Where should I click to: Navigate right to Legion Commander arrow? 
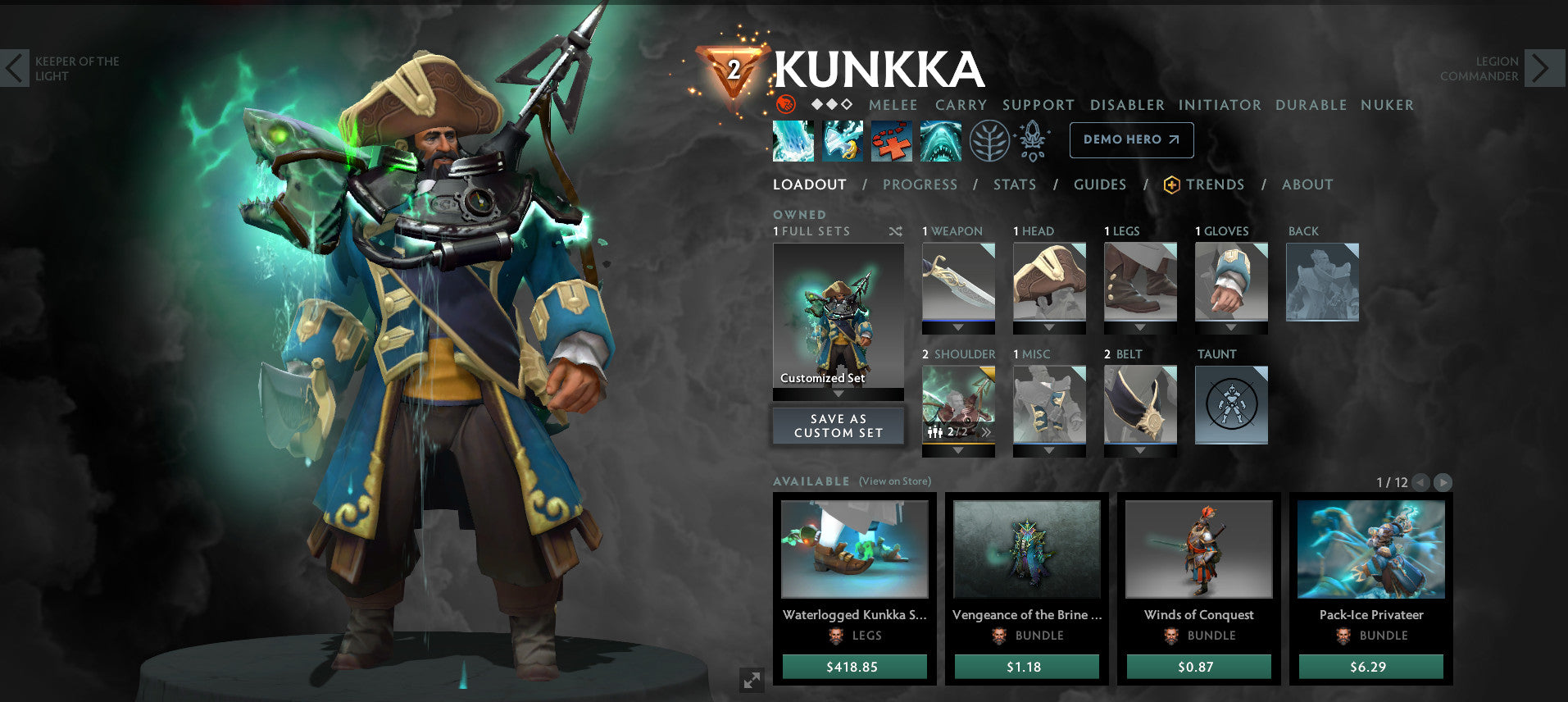tap(1544, 68)
